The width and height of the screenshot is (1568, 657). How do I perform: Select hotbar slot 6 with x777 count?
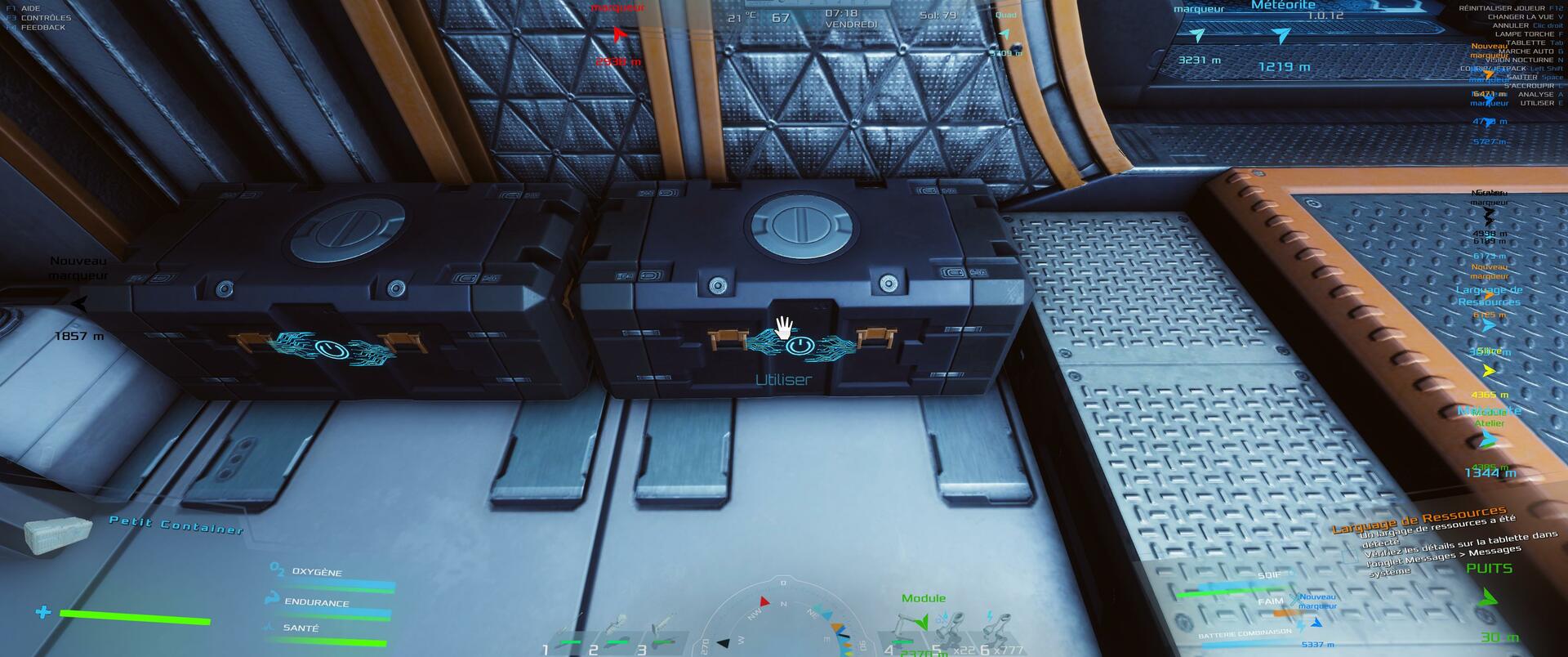(x=1001, y=632)
